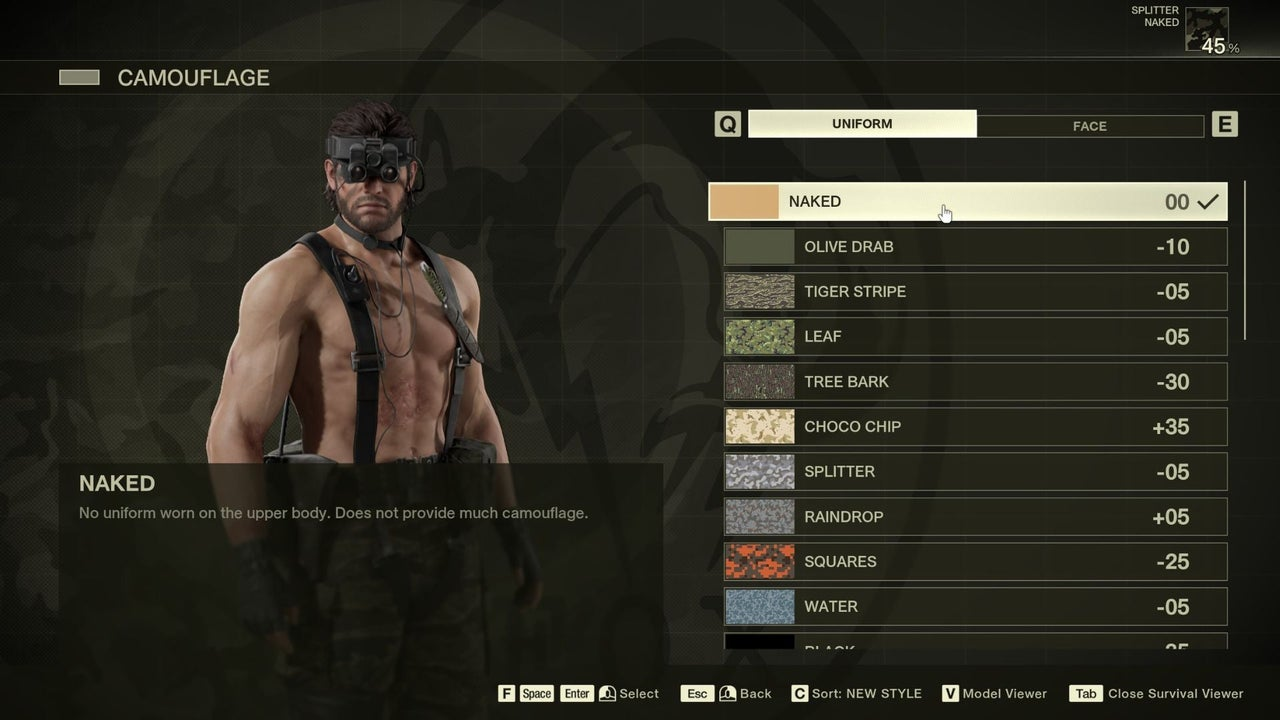Equip the Squares uniform

click(975, 562)
